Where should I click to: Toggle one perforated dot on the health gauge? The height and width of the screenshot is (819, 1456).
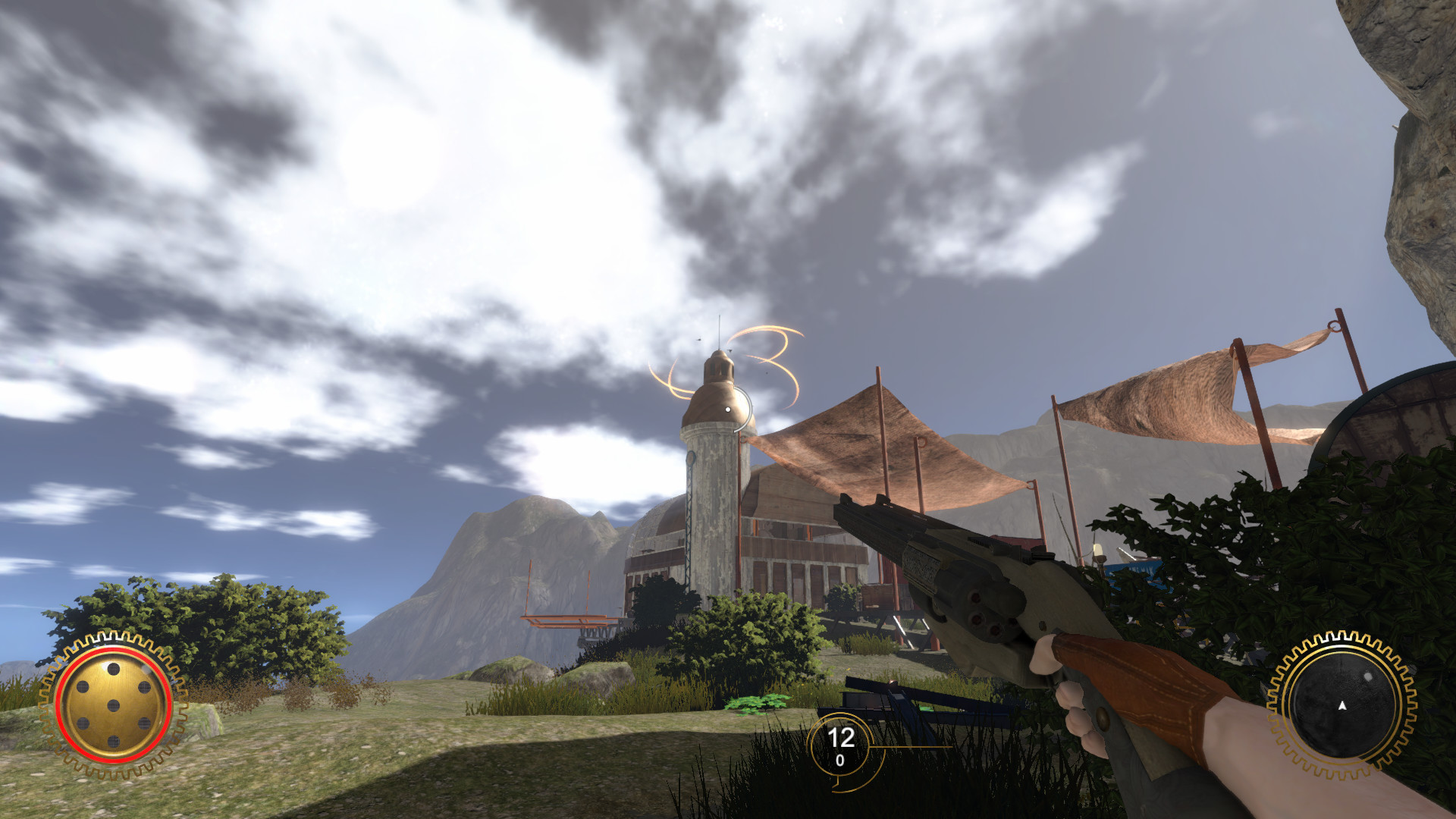coord(114,670)
